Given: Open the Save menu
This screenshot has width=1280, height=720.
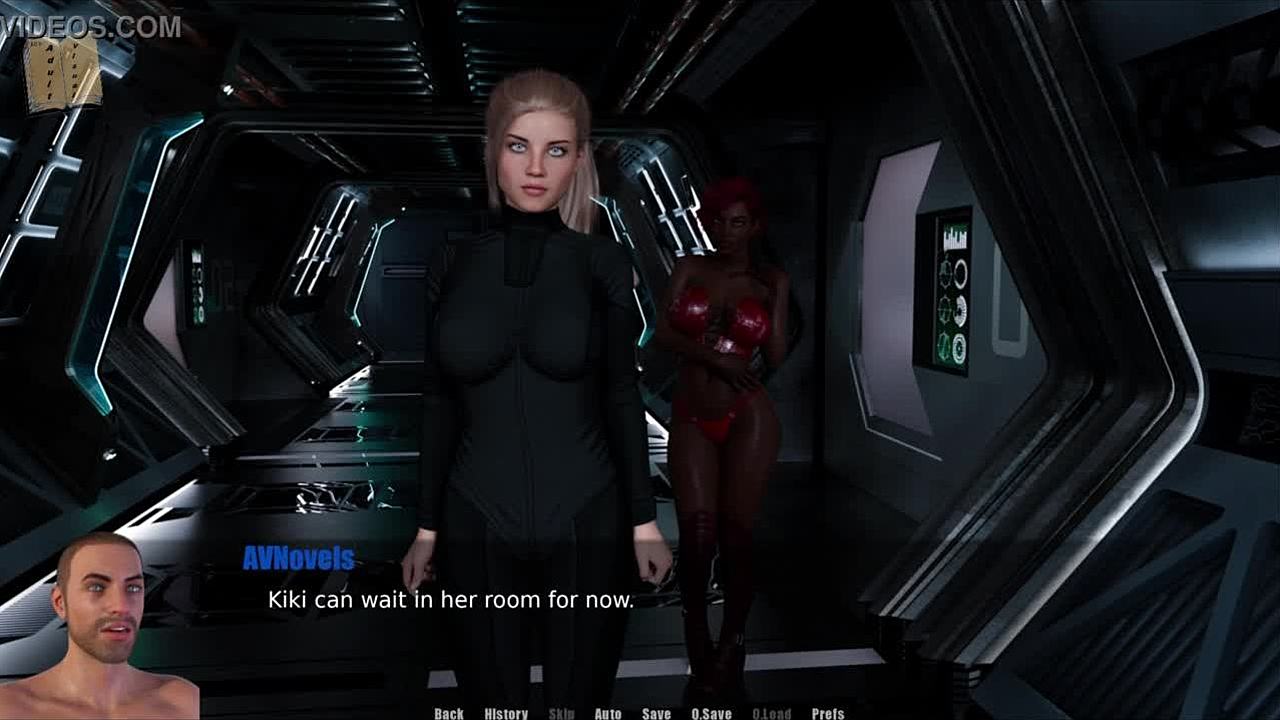Looking at the screenshot, I should (656, 713).
